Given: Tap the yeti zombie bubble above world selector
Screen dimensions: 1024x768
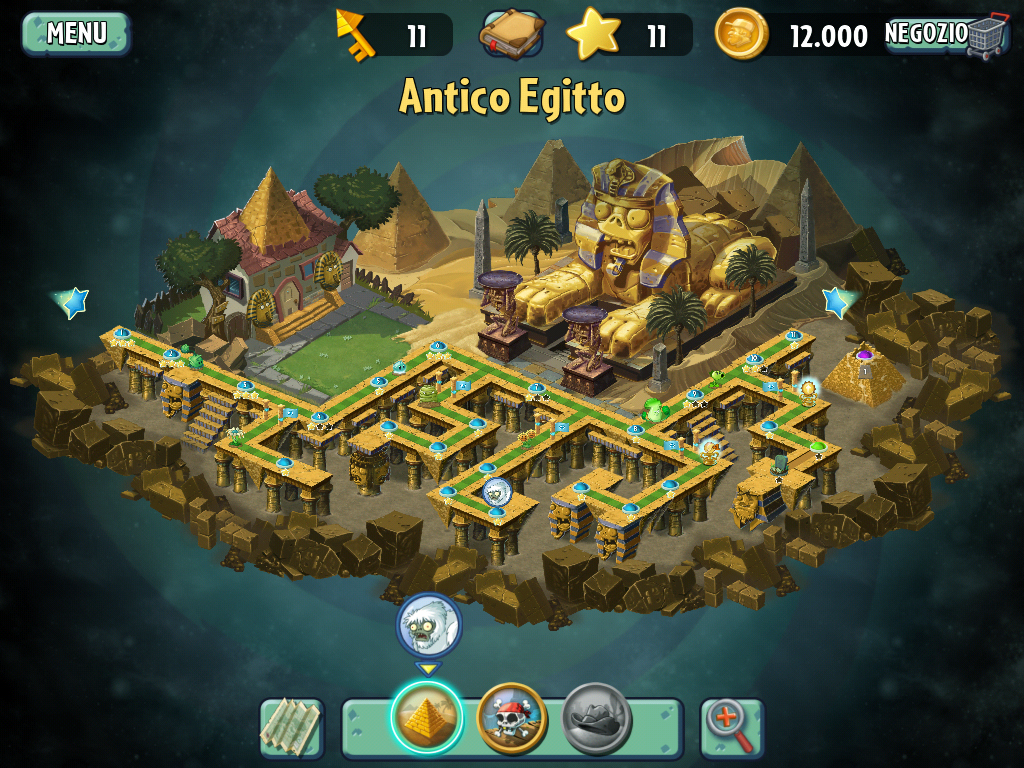Looking at the screenshot, I should point(429,625).
